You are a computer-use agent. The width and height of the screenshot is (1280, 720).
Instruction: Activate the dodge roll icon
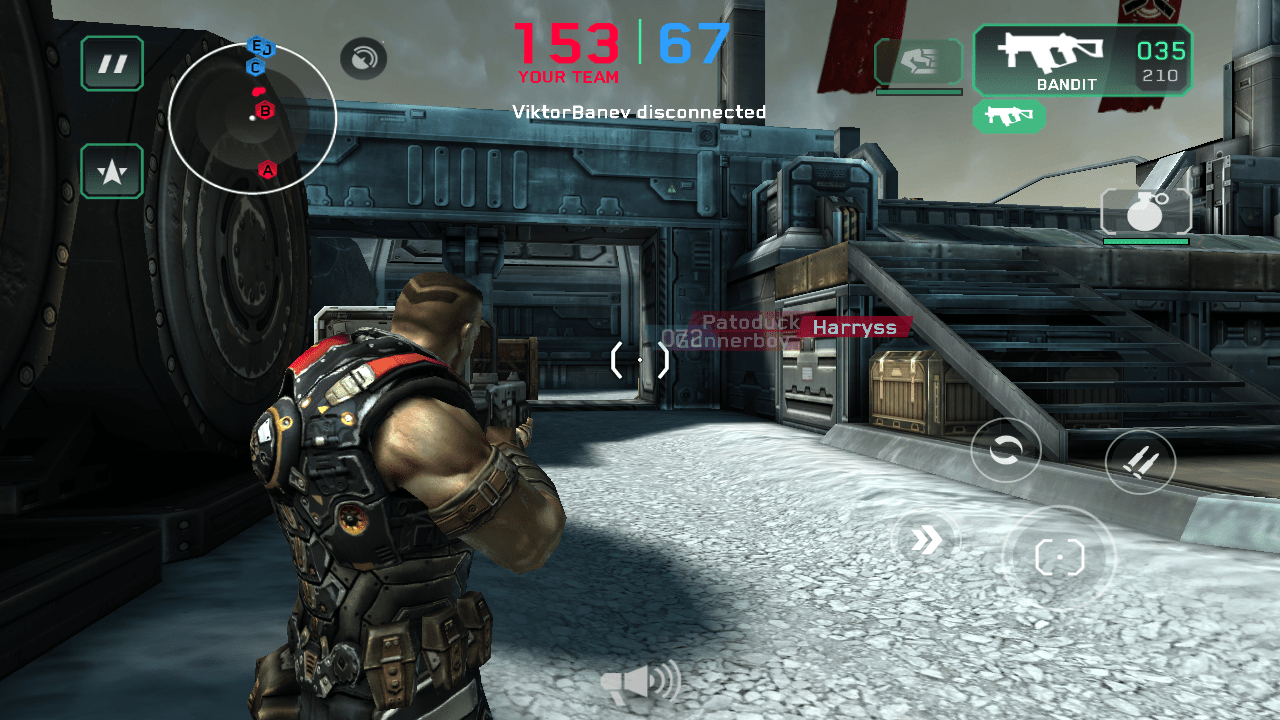point(1006,452)
